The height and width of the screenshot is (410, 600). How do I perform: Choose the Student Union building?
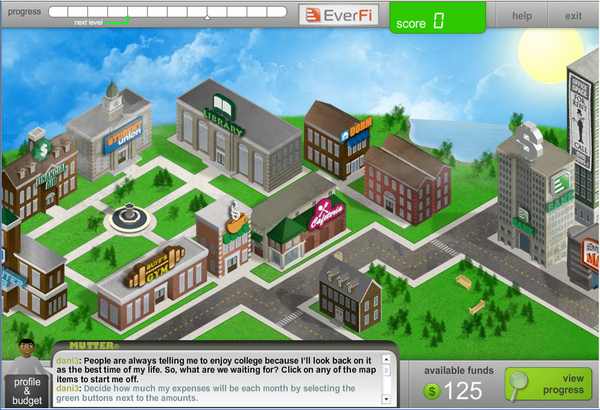click(x=110, y=145)
